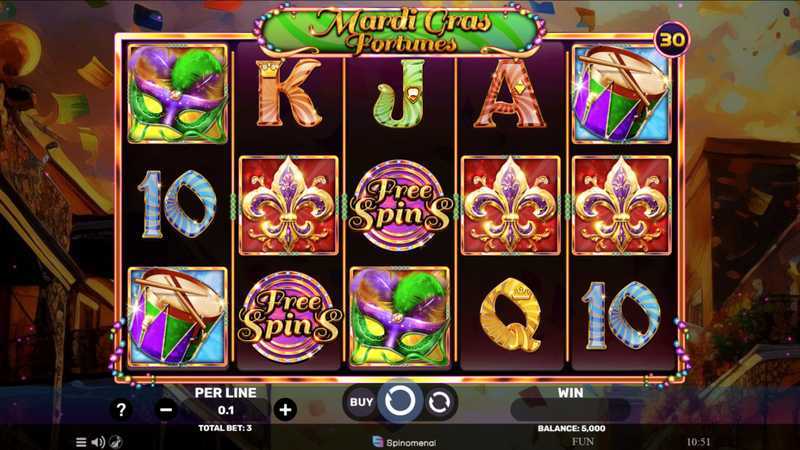Click the quick spin icon beside the speaker
The width and height of the screenshot is (800, 450).
pyautogui.click(x=115, y=441)
